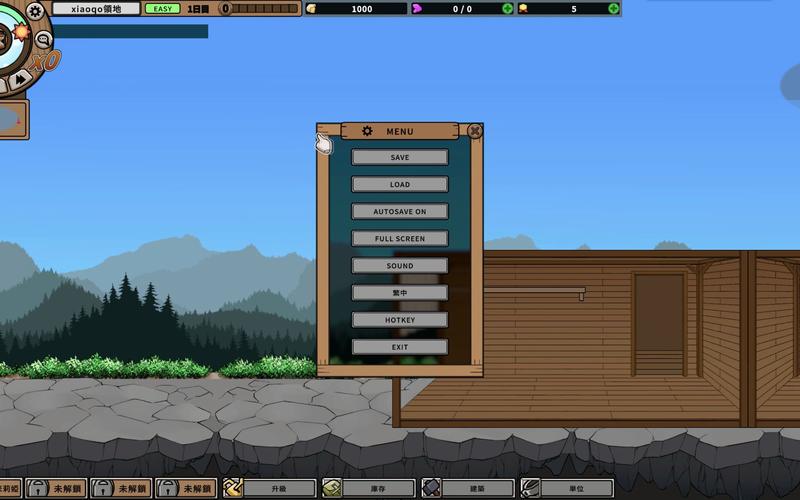Change the language with the 繁中 button

click(400, 292)
